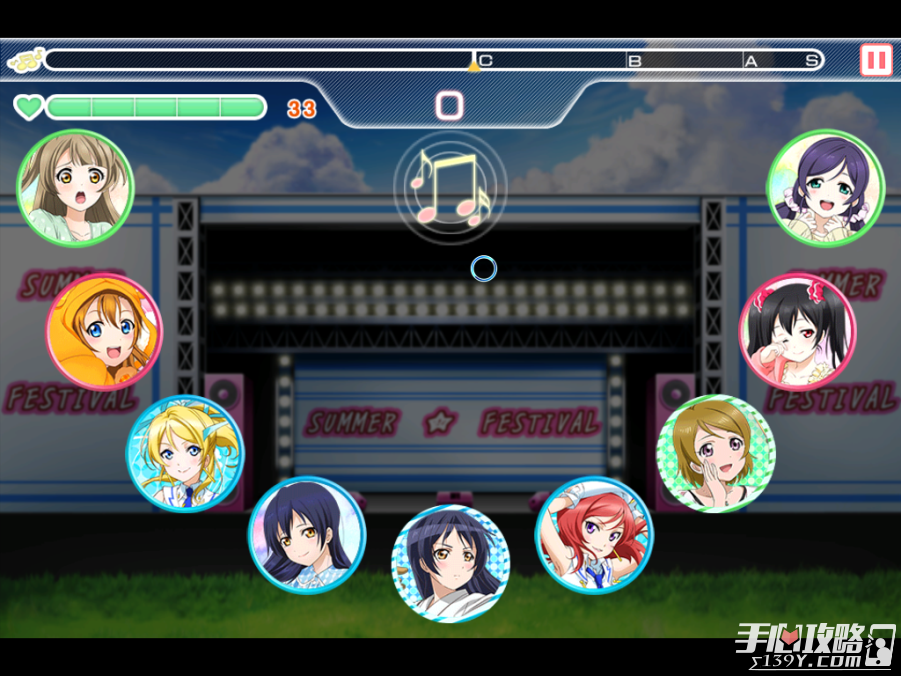Screen dimensions: 901x676
Task: Tap the short brown-haired Hanayo circle
Action: tap(715, 453)
